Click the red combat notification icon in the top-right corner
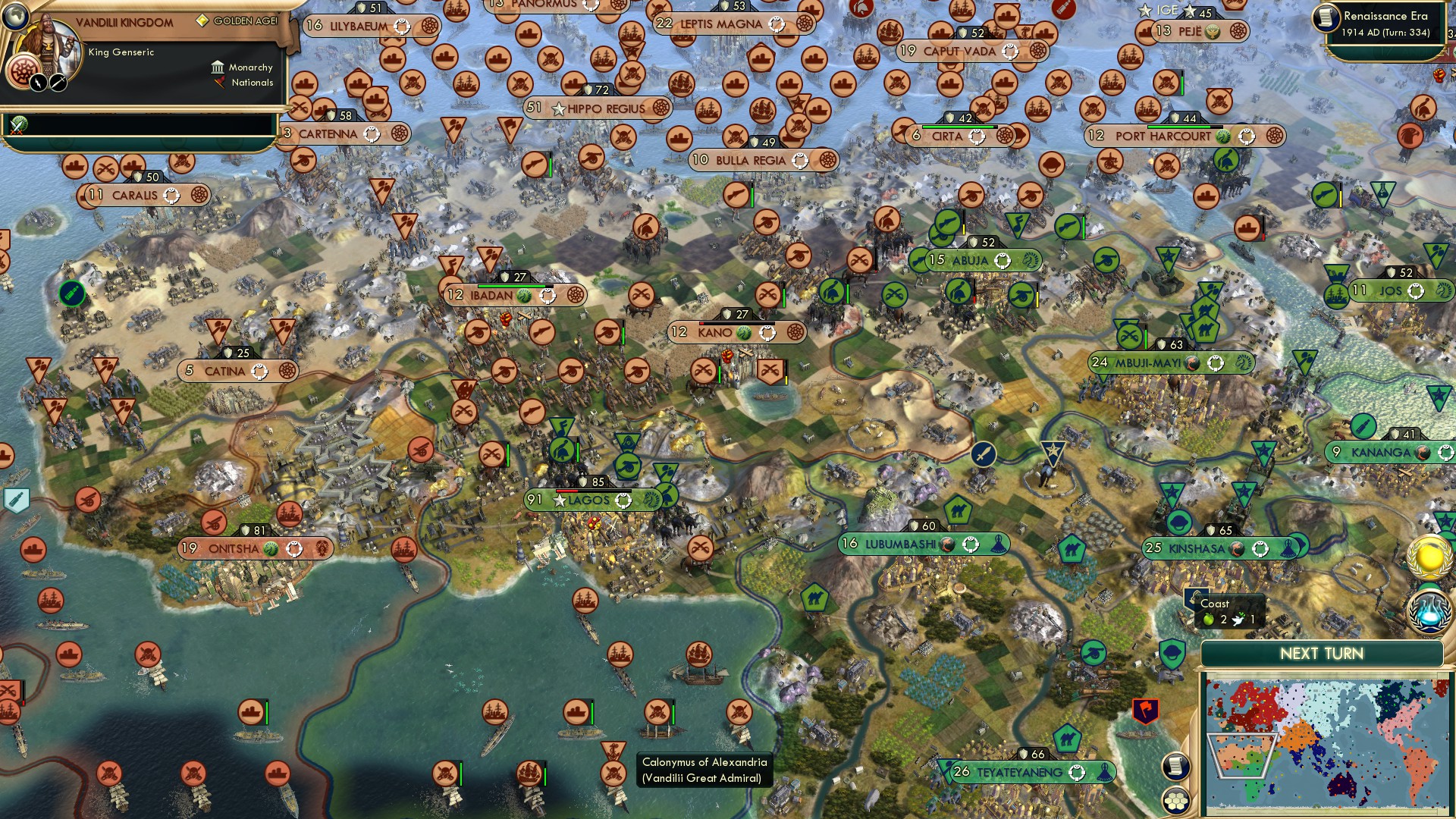Viewport: 1456px width, 819px height. coord(1440,76)
